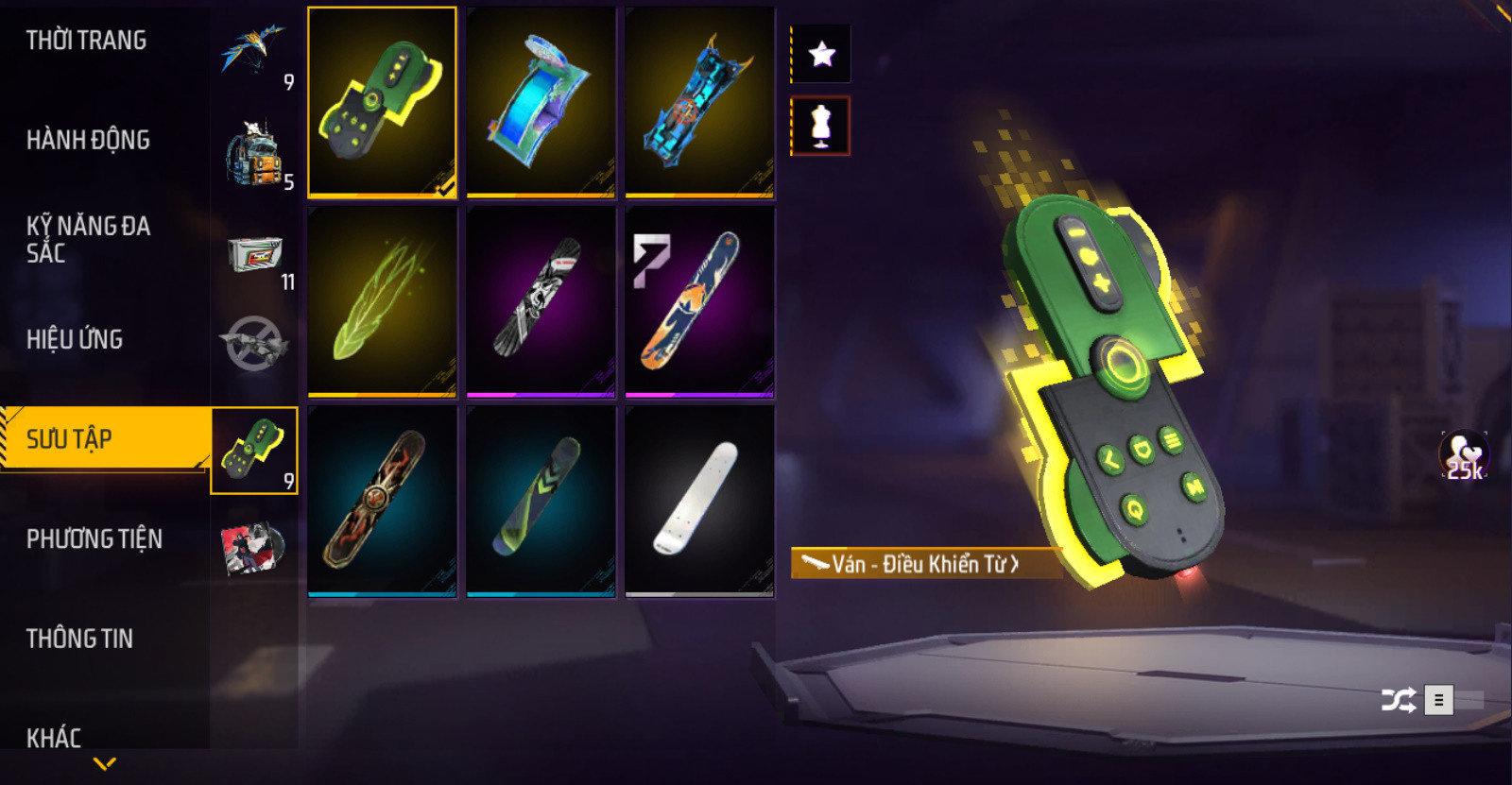Toggle the shuffle random skin button
The image size is (1512, 785).
click(1398, 700)
